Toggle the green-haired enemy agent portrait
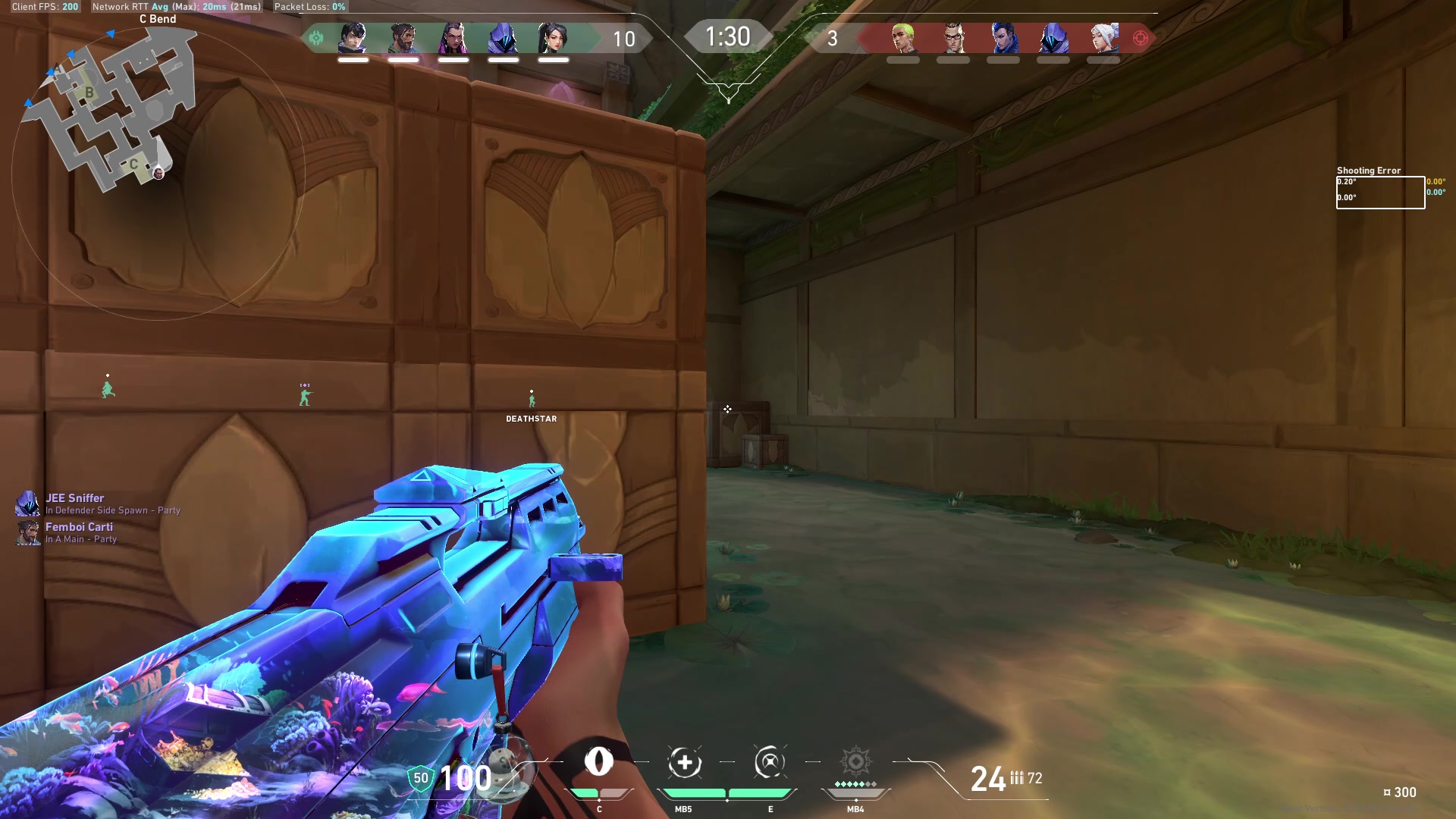Screen dimensions: 1456x819 pos(902,37)
